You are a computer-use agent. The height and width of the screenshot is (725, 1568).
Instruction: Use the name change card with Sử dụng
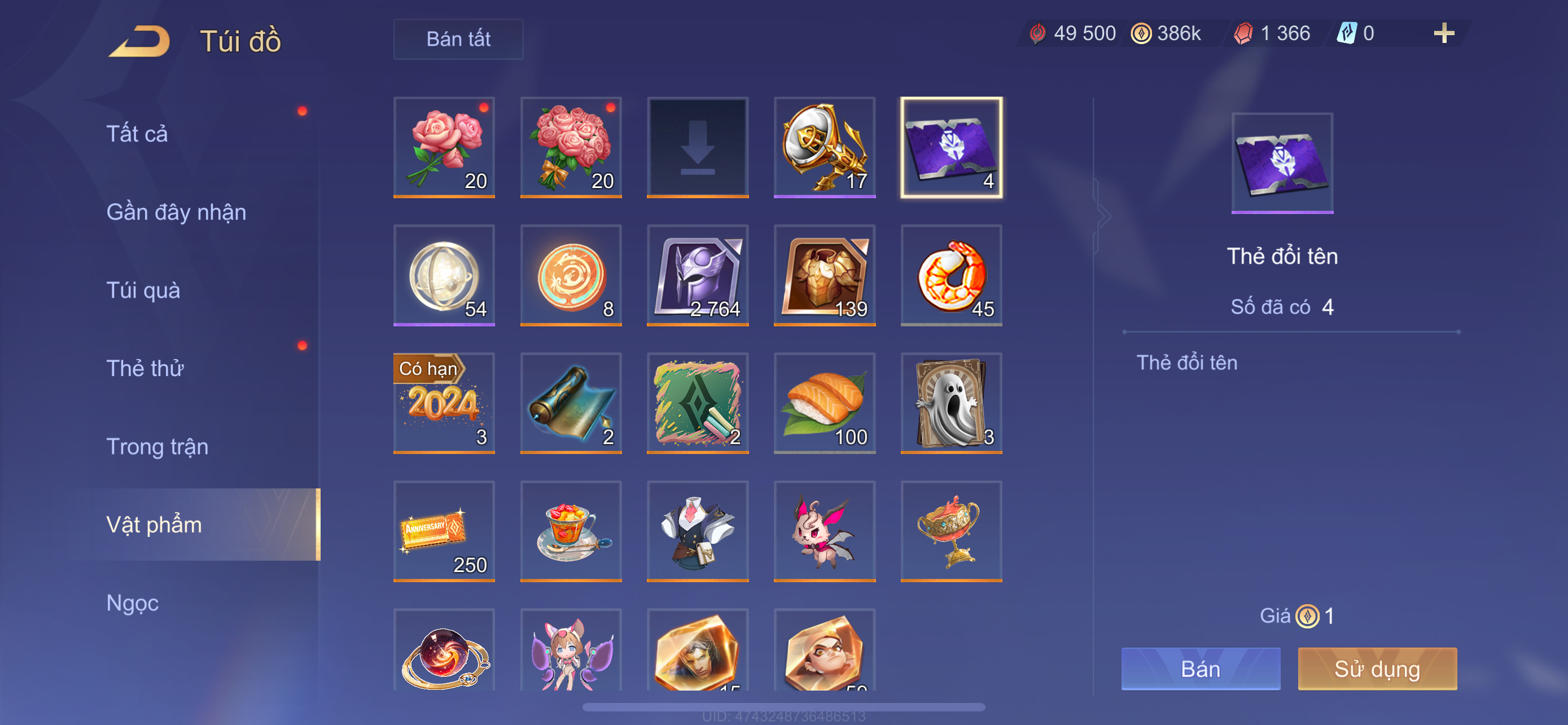click(x=1376, y=669)
